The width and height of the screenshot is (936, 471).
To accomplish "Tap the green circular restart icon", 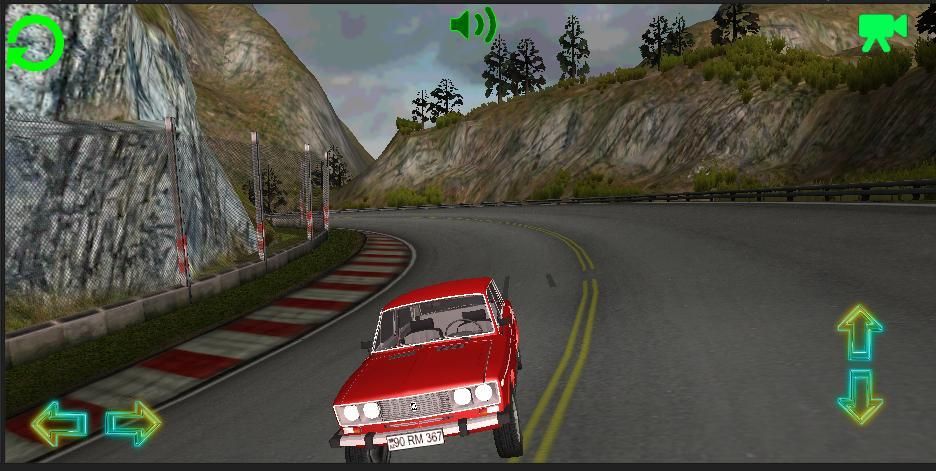I will (36, 42).
